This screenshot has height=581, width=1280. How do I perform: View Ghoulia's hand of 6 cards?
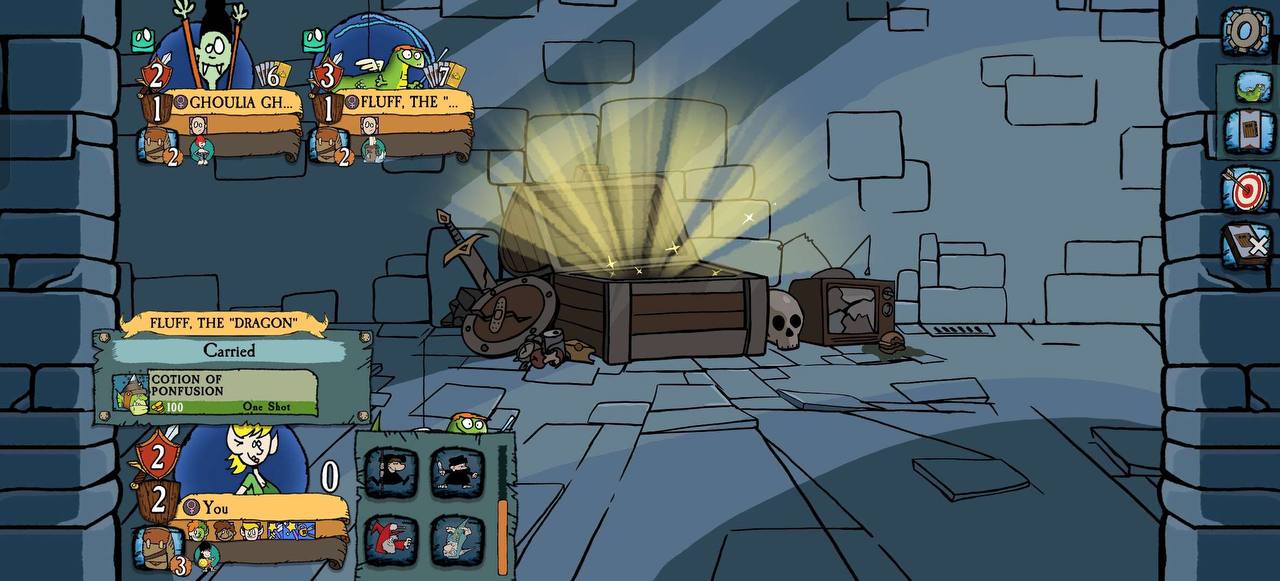[x=272, y=75]
